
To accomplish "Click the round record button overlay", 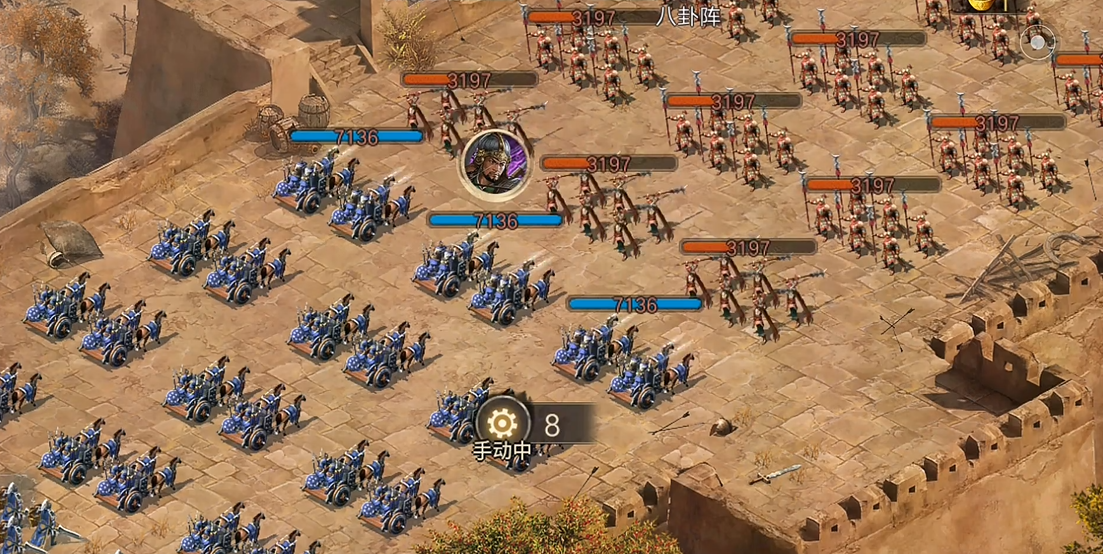I will (x=1037, y=43).
